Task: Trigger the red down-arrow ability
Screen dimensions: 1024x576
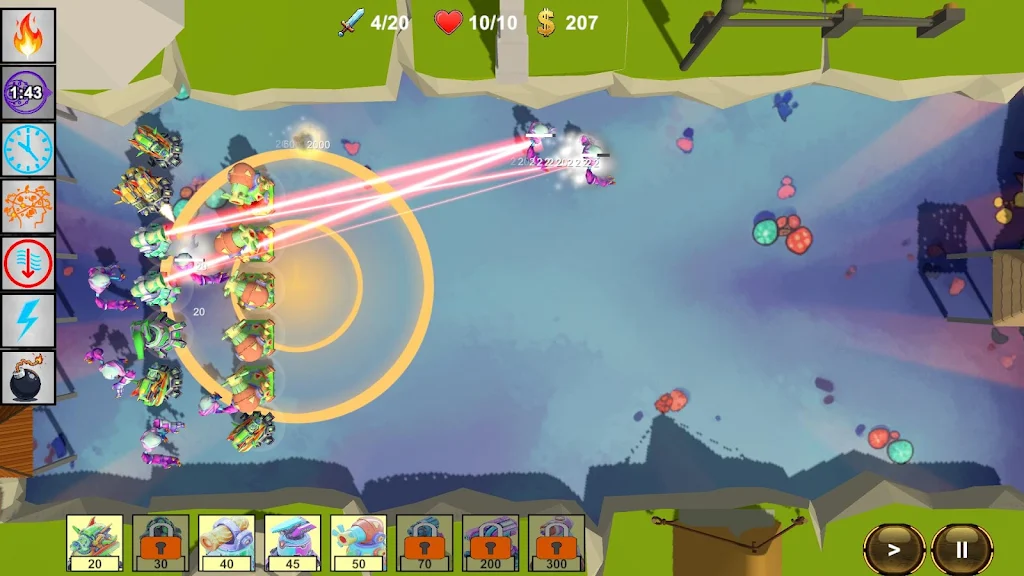Action: coord(28,263)
